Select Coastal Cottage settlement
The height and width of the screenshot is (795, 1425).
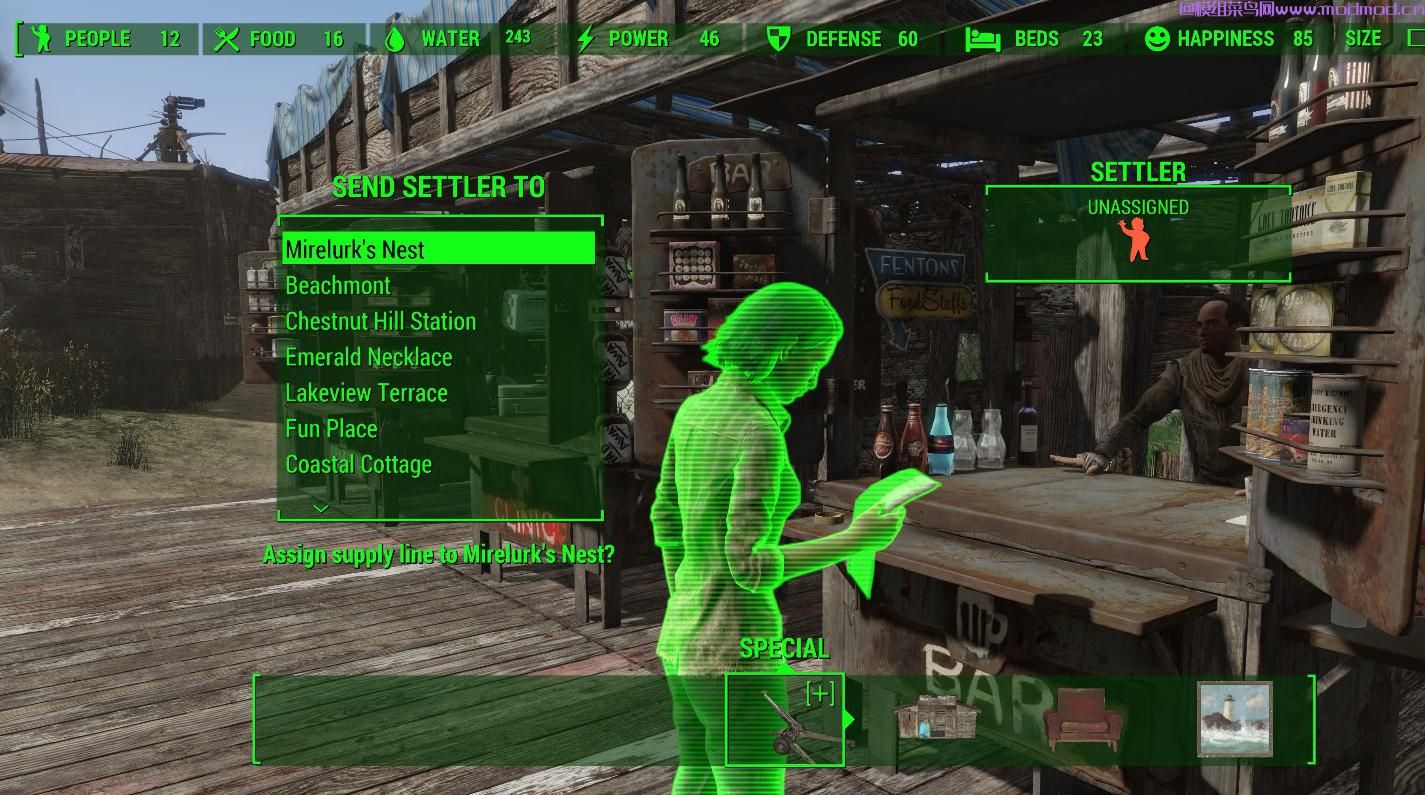[x=358, y=465]
